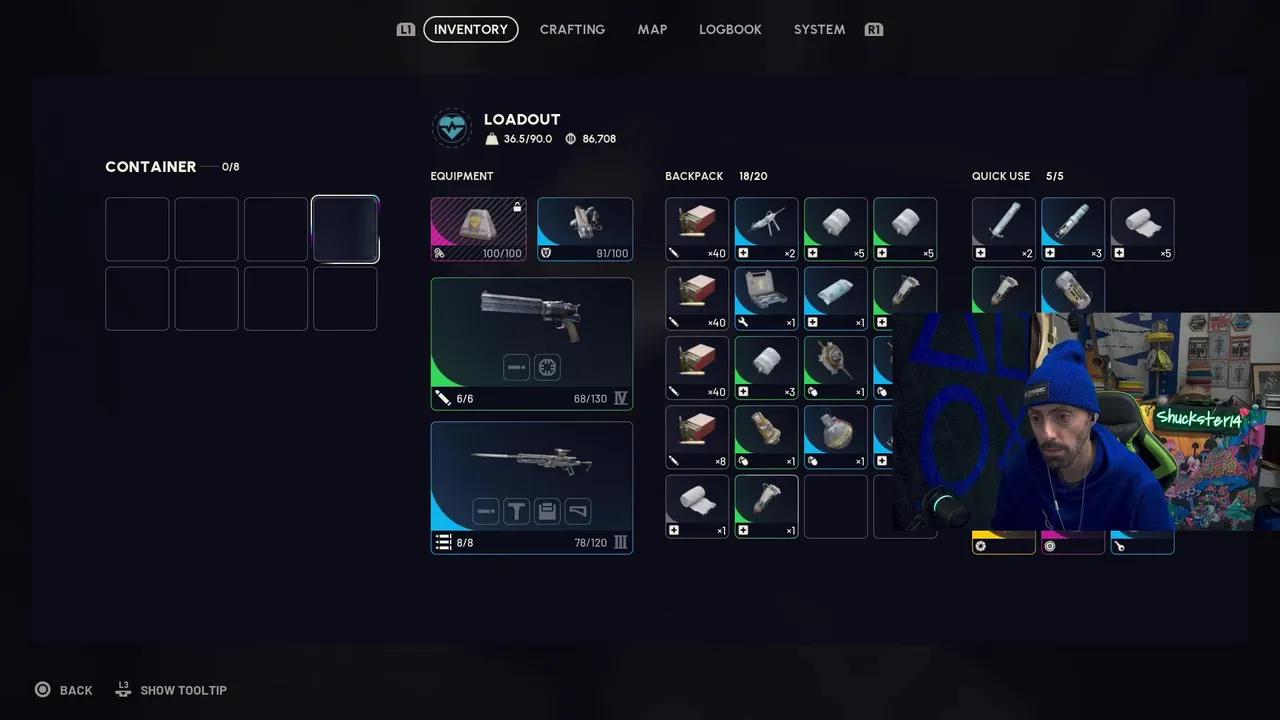This screenshot has width=1280, height=720.
Task: Select the grenade bottle item in the backpack
Action: (x=835, y=437)
